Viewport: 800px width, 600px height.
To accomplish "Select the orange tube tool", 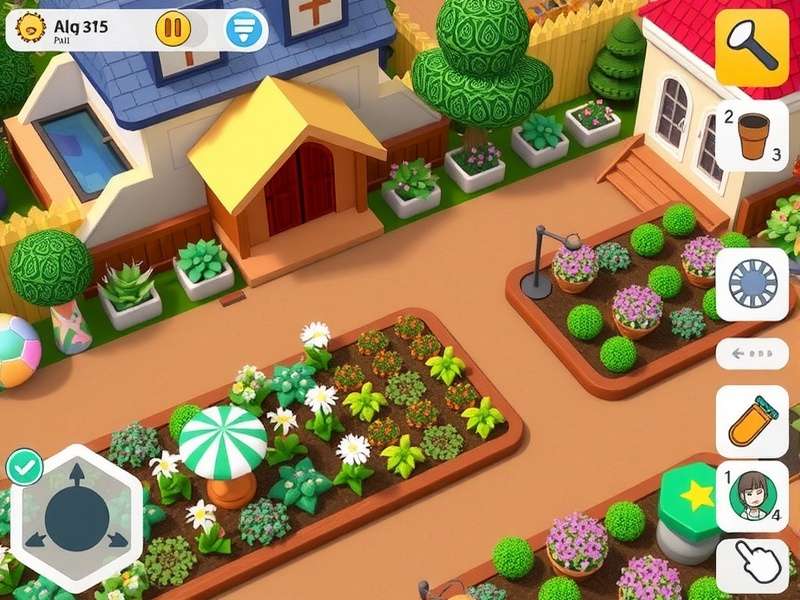I will pyautogui.click(x=752, y=421).
